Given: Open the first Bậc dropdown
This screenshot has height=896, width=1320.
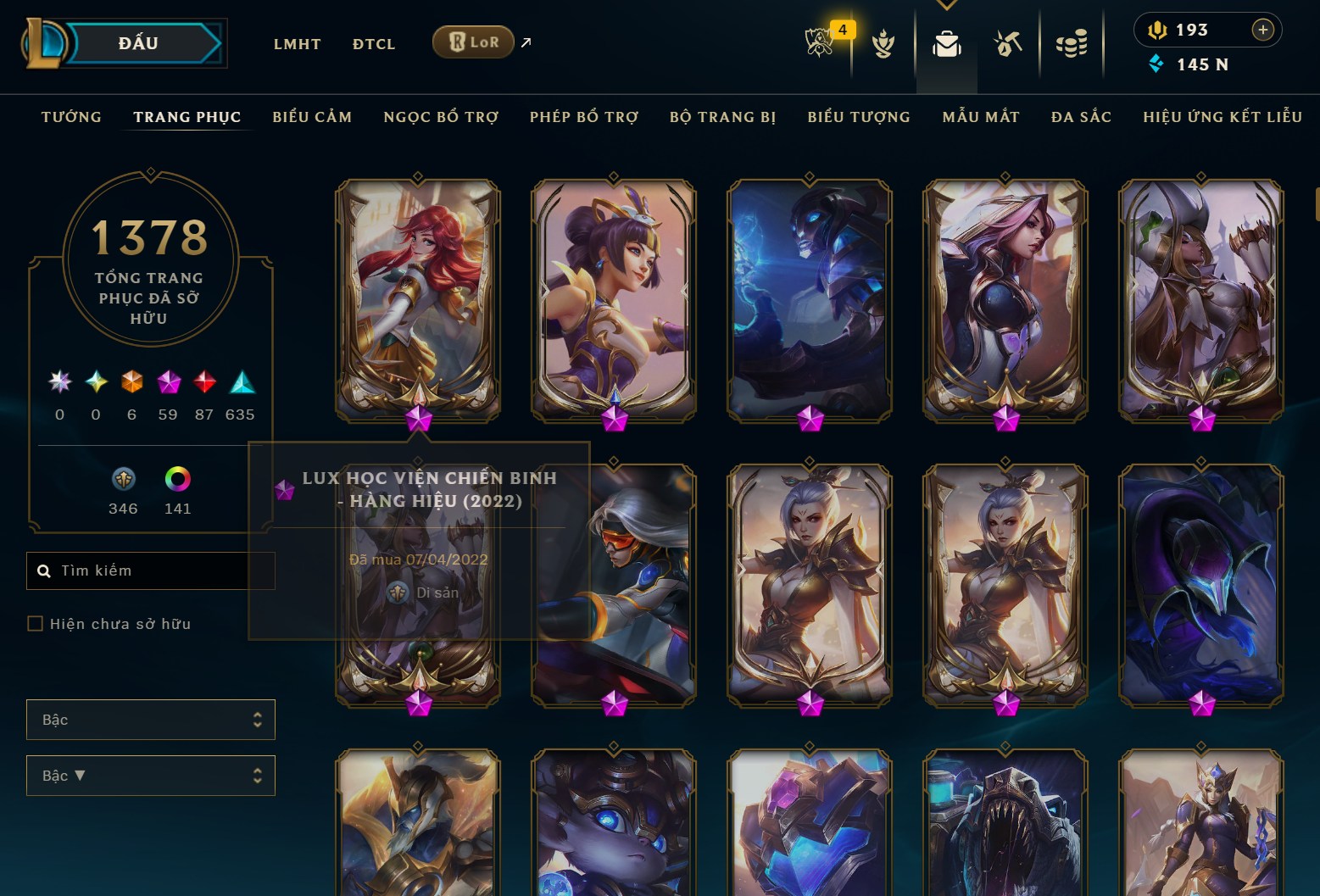Looking at the screenshot, I should [150, 719].
